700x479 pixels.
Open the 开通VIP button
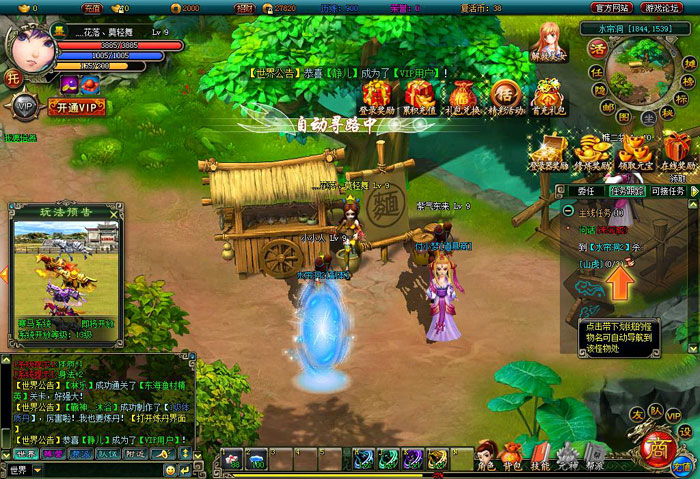(75, 106)
